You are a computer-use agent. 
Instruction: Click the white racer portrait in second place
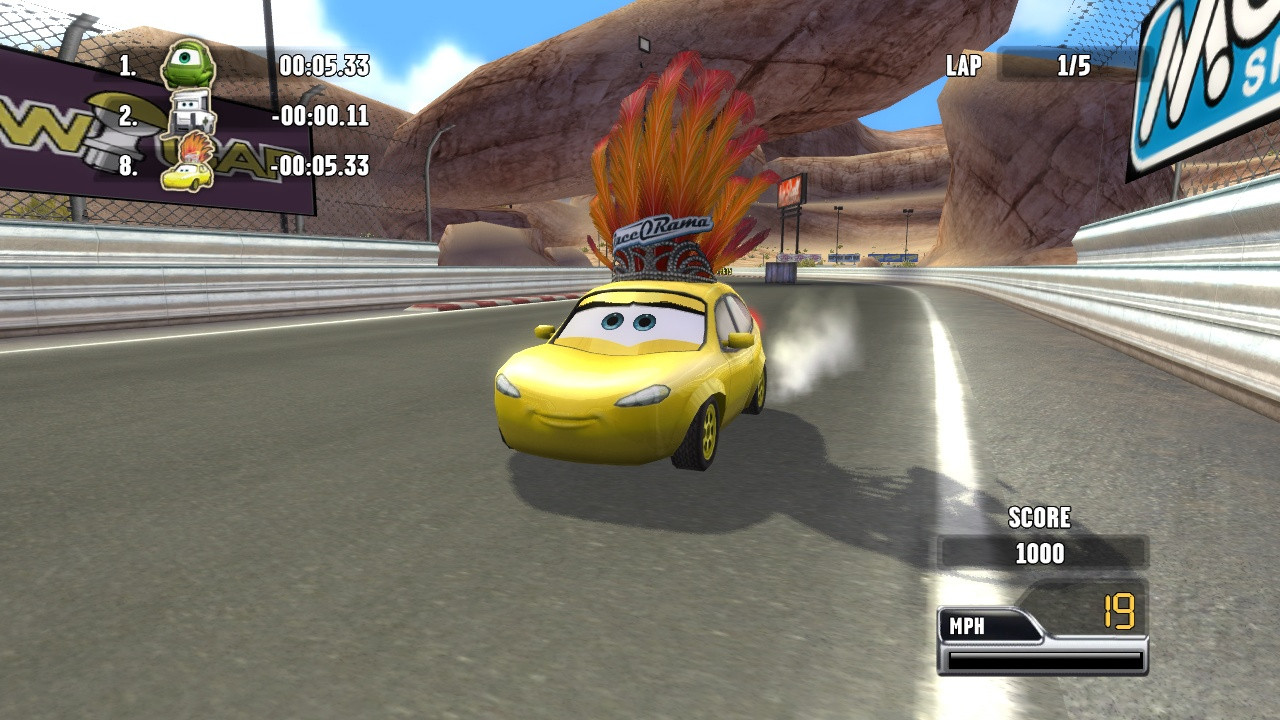190,114
